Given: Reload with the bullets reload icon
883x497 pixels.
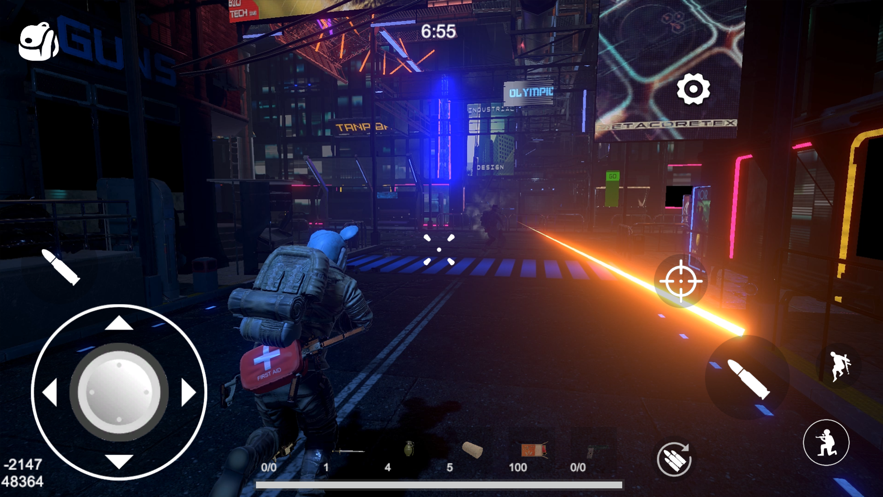Looking at the screenshot, I should pyautogui.click(x=674, y=458).
